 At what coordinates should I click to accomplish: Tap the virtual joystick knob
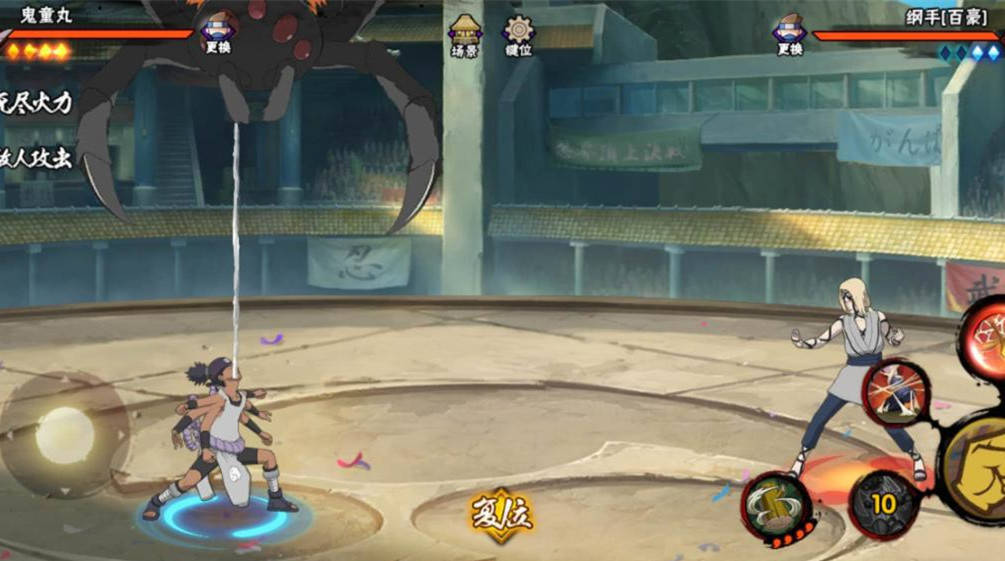point(65,434)
